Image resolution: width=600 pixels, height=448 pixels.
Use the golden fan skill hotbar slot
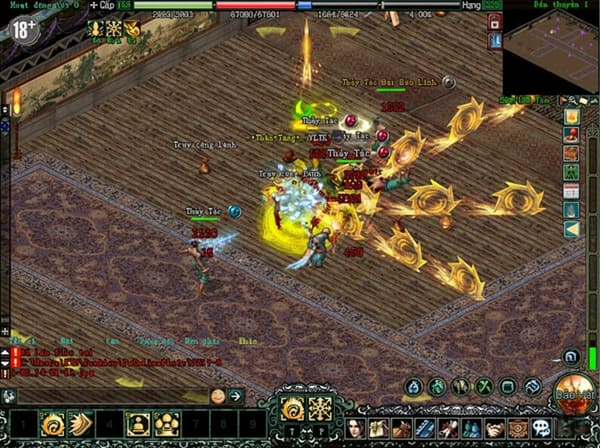(81, 425)
